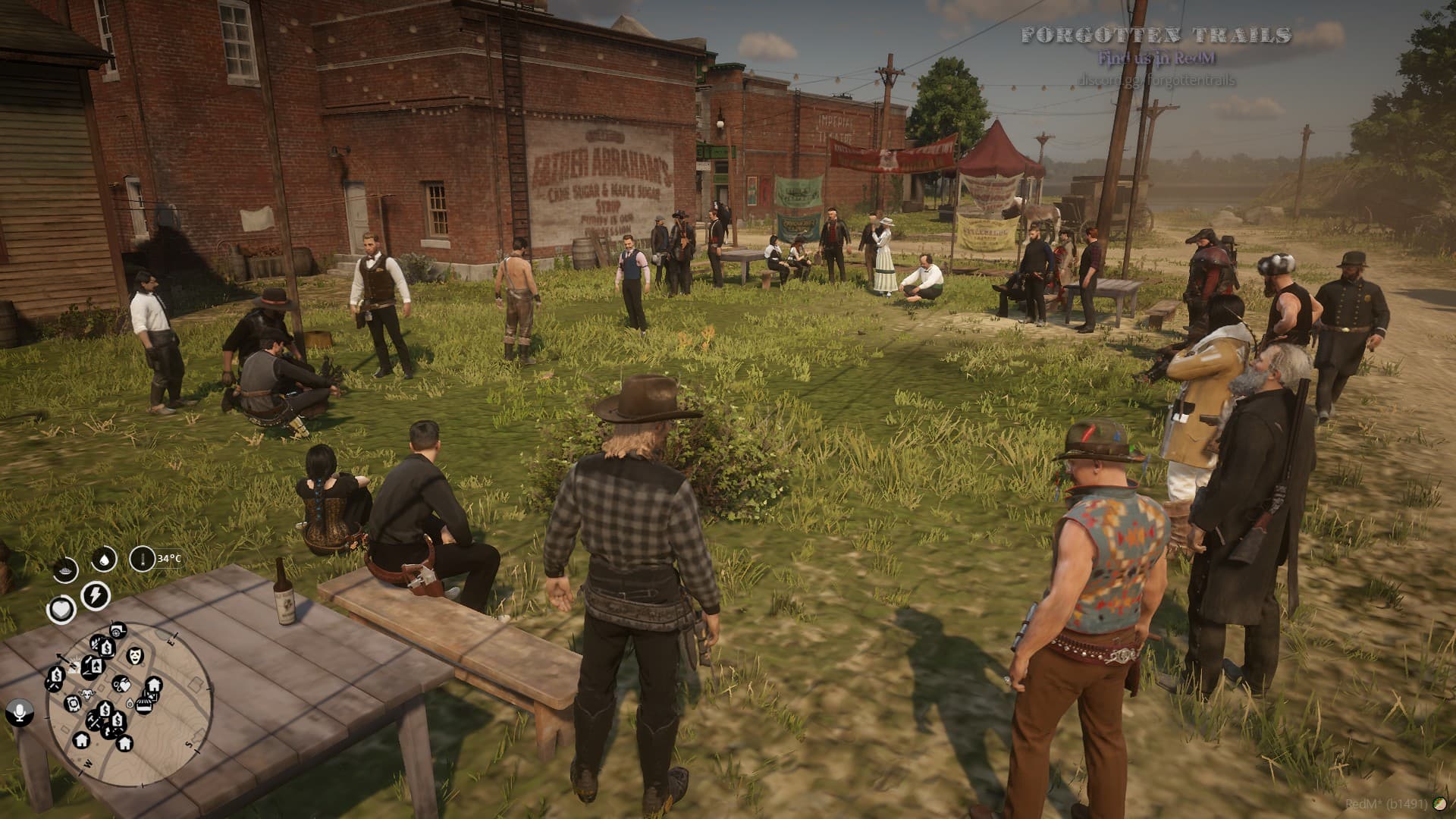Select the spade playing card map marker

pos(98,667)
